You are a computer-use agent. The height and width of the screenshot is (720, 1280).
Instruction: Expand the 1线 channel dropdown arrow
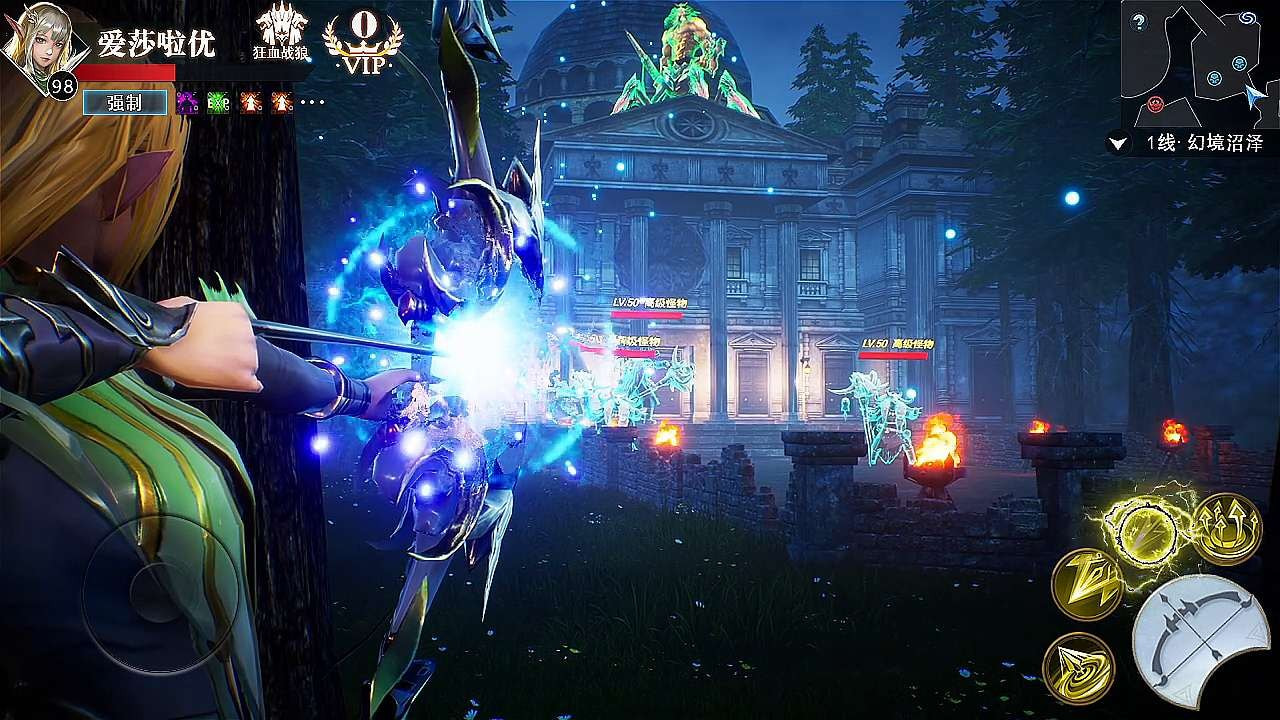coord(1118,144)
